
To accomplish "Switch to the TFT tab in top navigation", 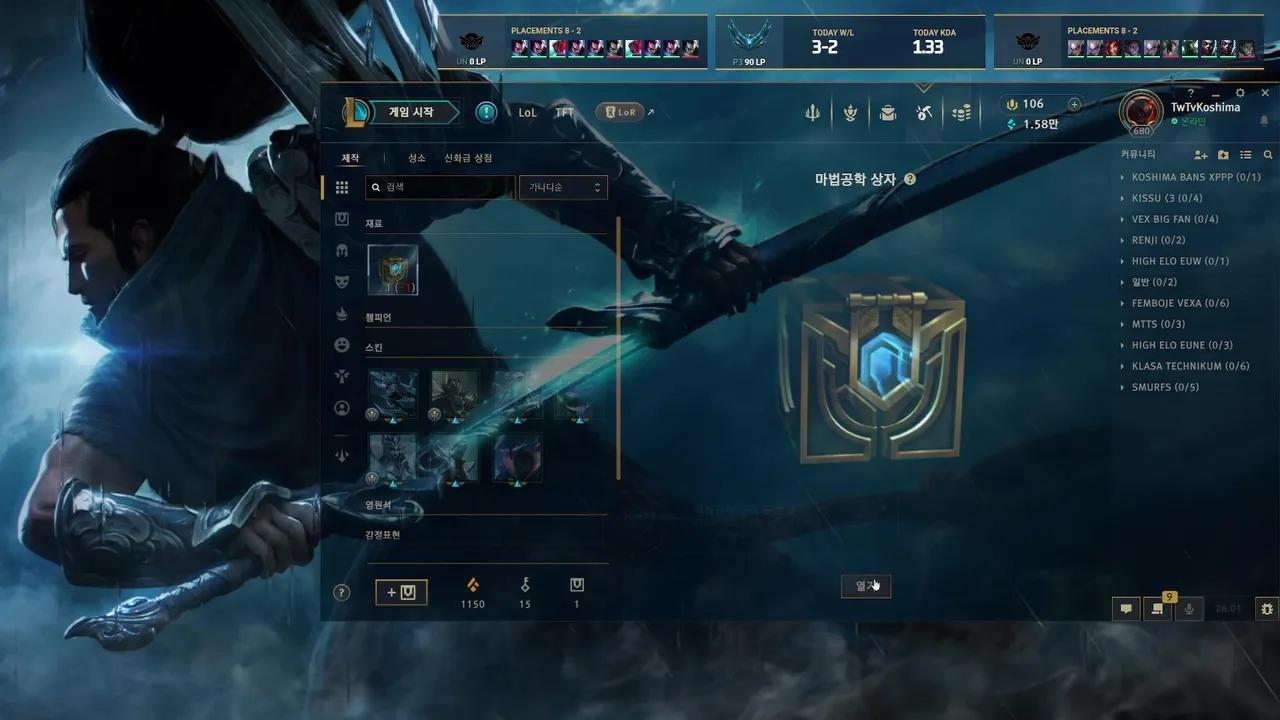I will point(564,112).
